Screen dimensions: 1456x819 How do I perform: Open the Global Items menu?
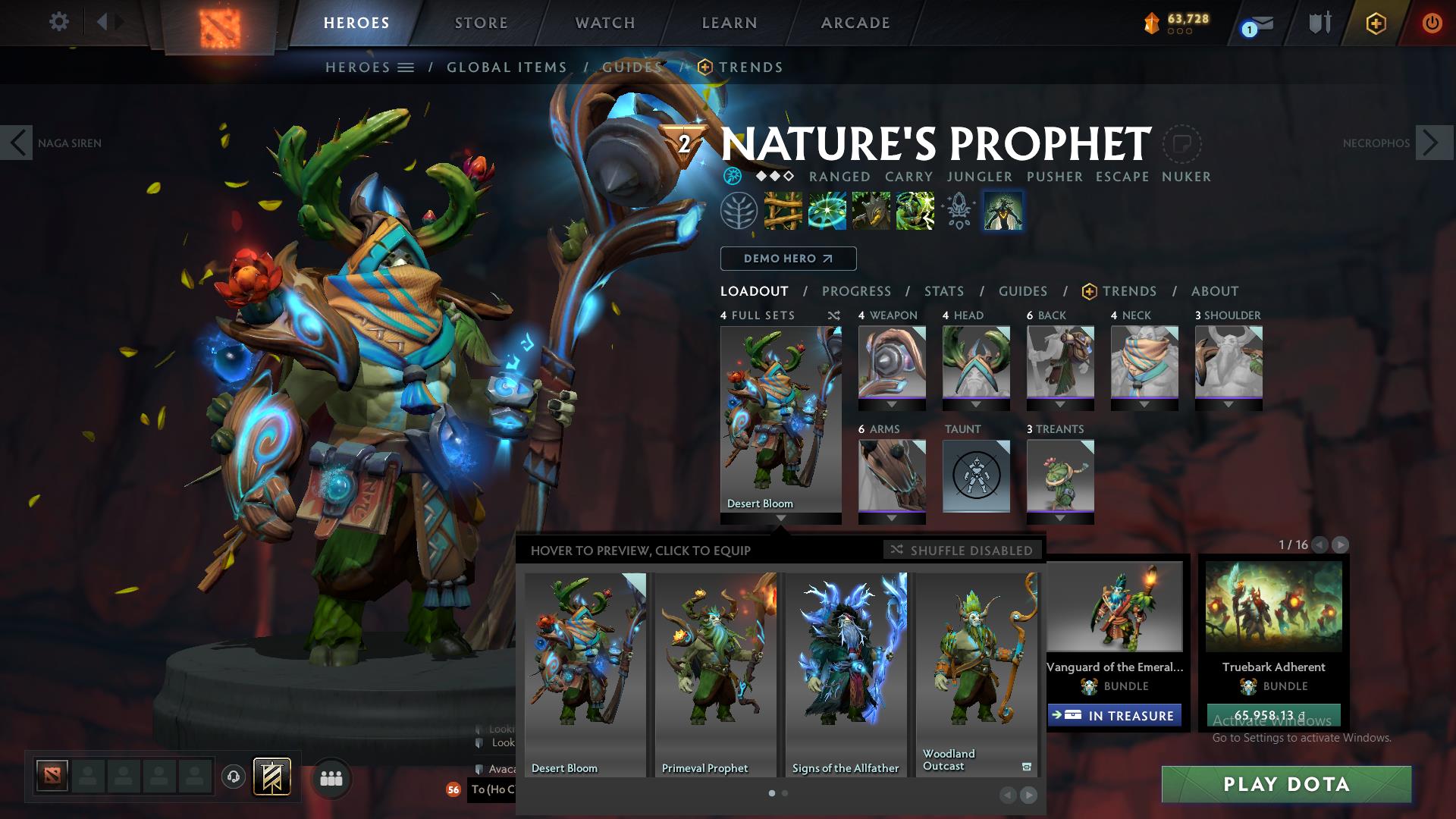pyautogui.click(x=507, y=67)
